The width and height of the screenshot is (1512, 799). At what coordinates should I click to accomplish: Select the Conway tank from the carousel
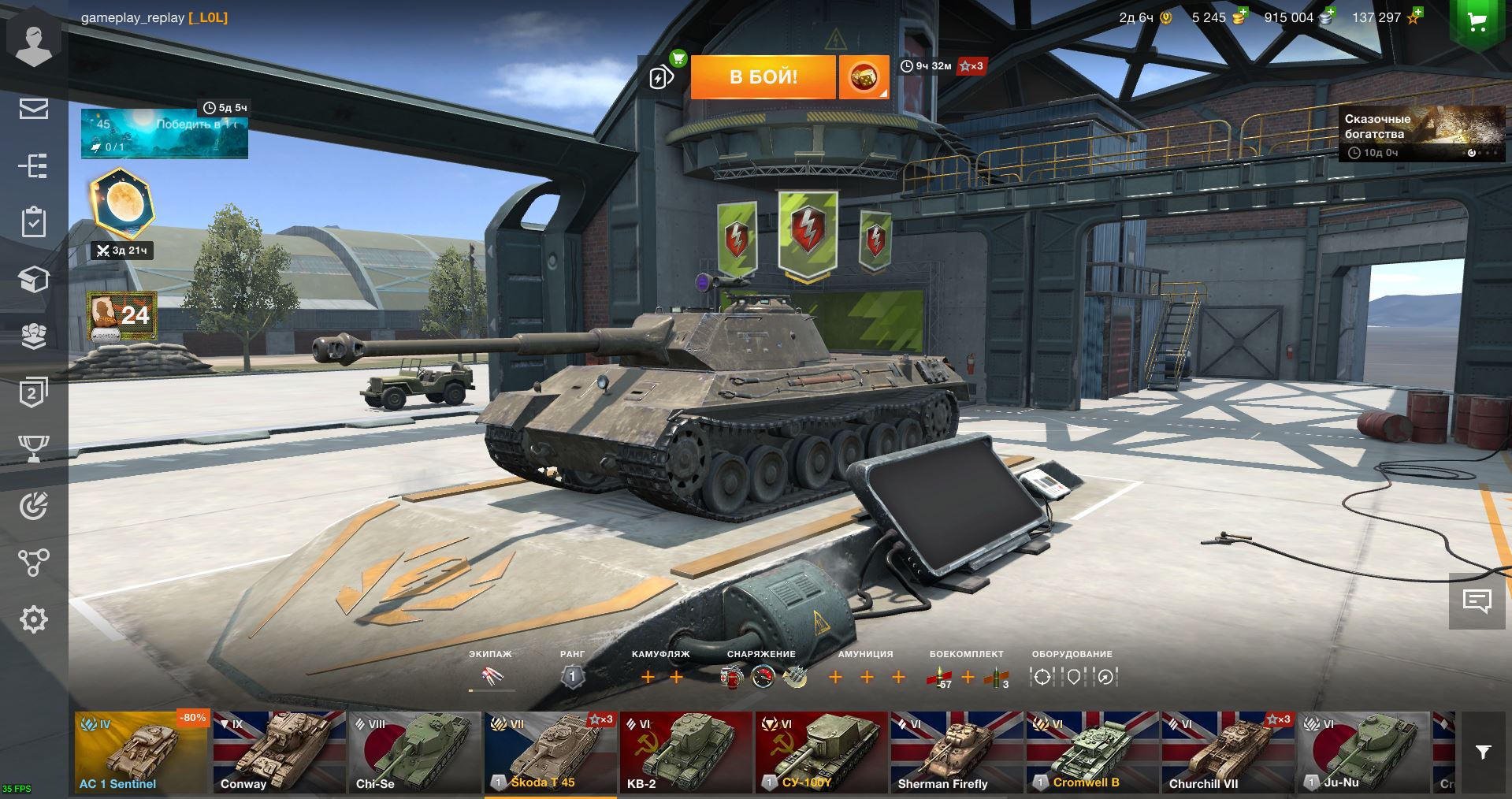pyautogui.click(x=279, y=753)
